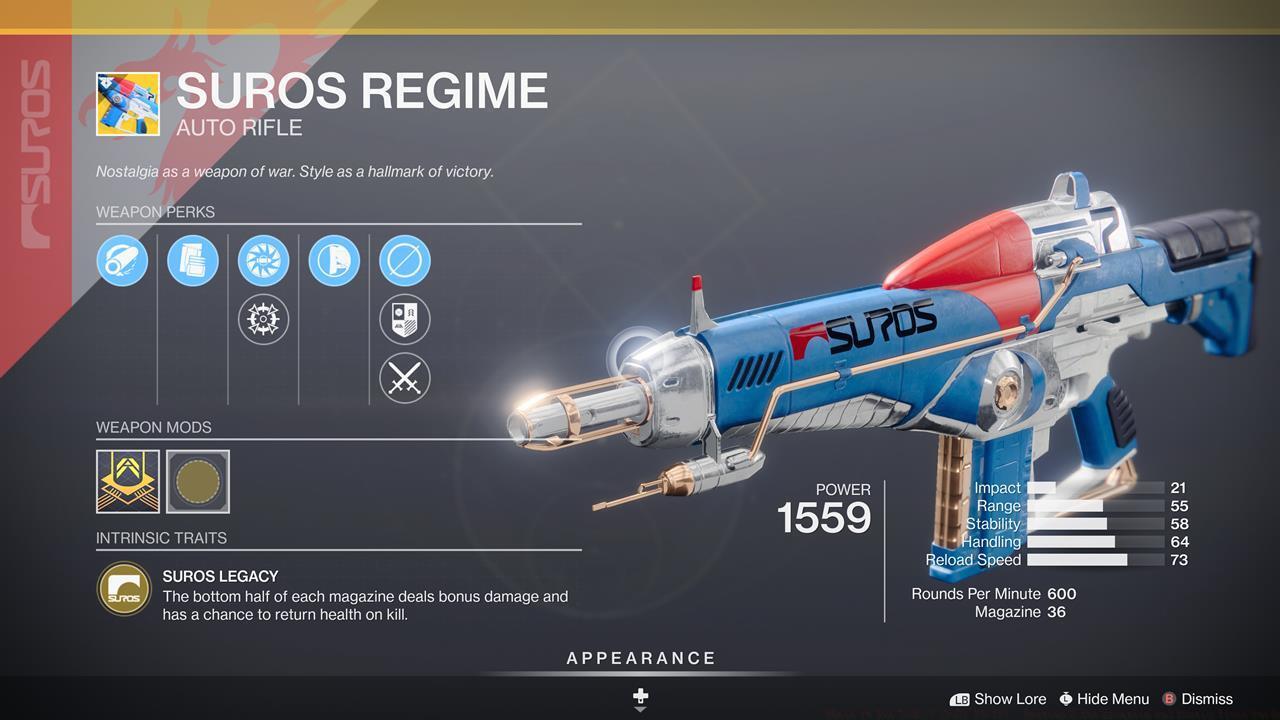Image resolution: width=1280 pixels, height=720 pixels.
Task: Select the stock perk in the fourth column
Action: [x=333, y=261]
